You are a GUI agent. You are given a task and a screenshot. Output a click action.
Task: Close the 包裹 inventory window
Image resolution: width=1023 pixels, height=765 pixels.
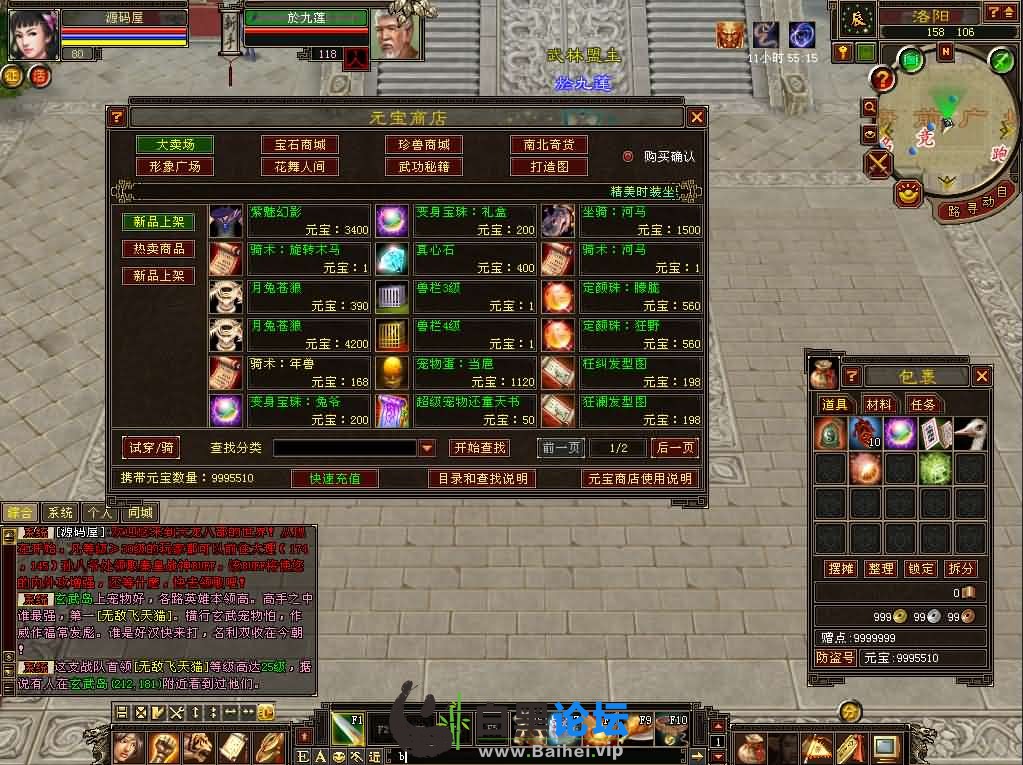(982, 376)
